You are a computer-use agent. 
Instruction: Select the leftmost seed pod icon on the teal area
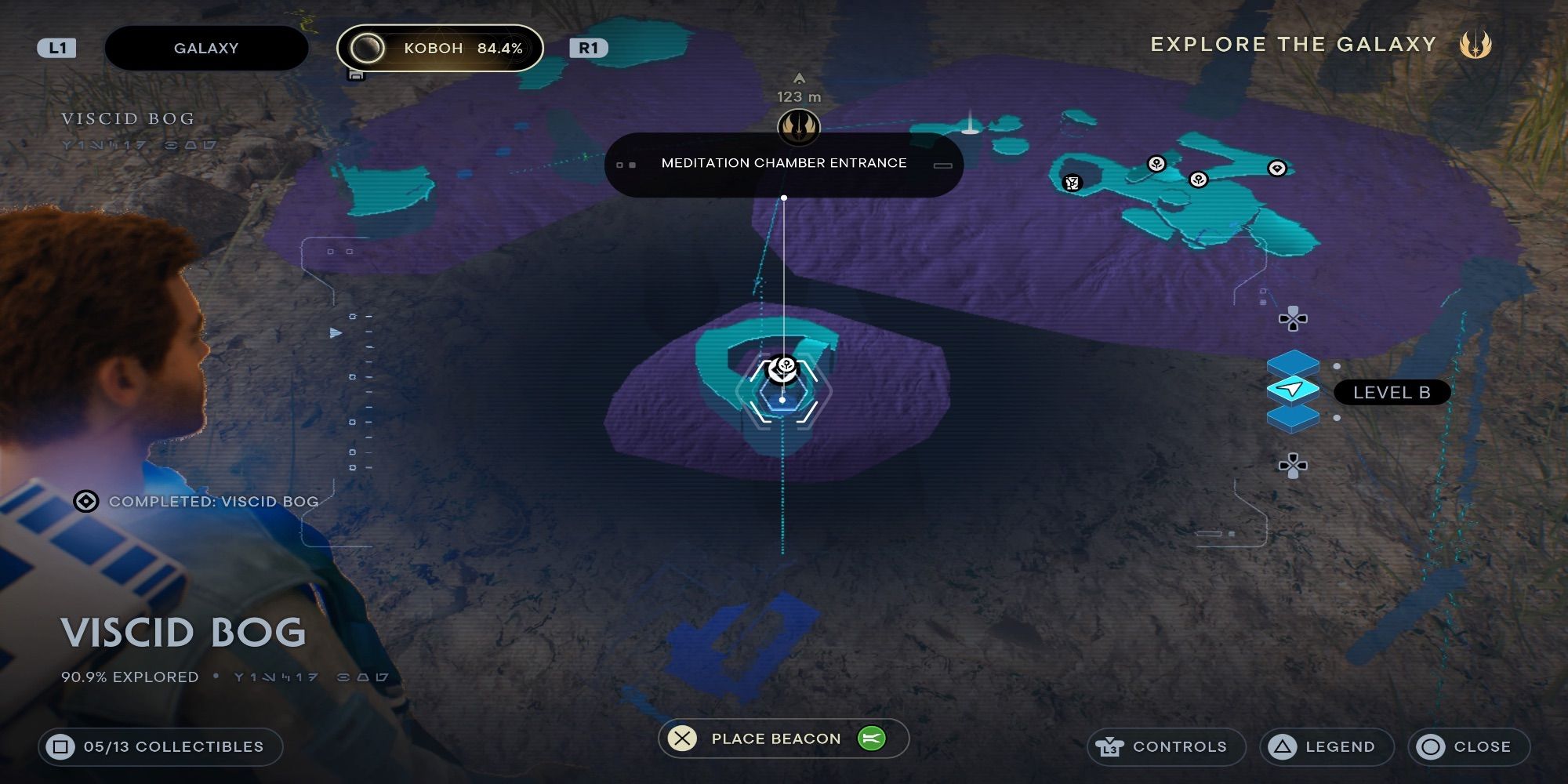(x=1156, y=165)
